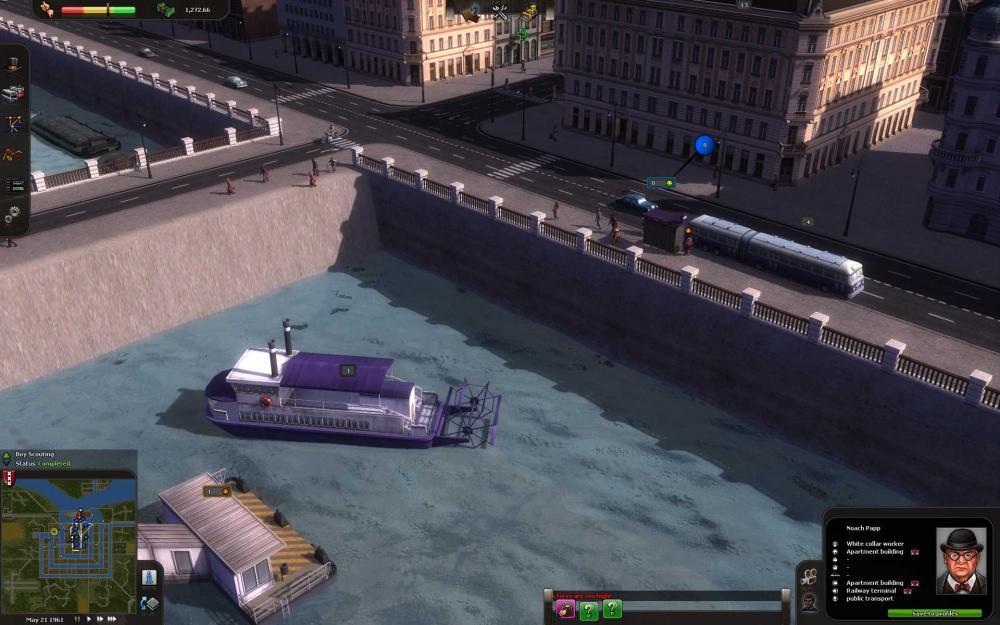The height and width of the screenshot is (625, 1000).
Task: Pause the game speed
Action: [x=76, y=619]
